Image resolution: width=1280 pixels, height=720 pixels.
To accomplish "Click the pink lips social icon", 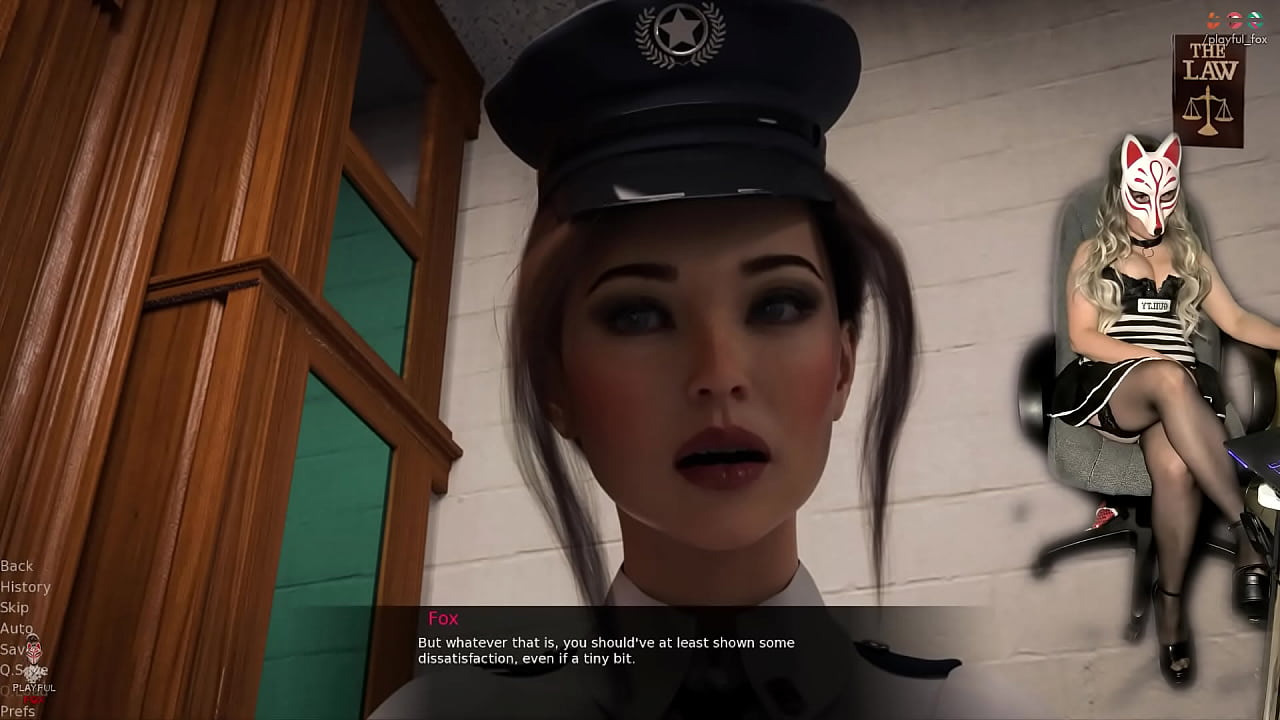I will click(1235, 19).
